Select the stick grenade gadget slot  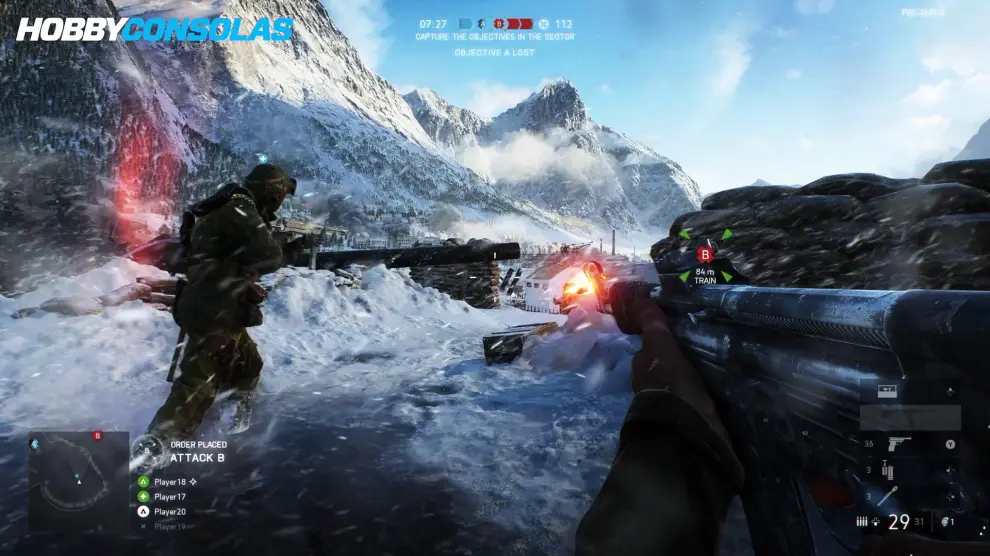point(889,496)
